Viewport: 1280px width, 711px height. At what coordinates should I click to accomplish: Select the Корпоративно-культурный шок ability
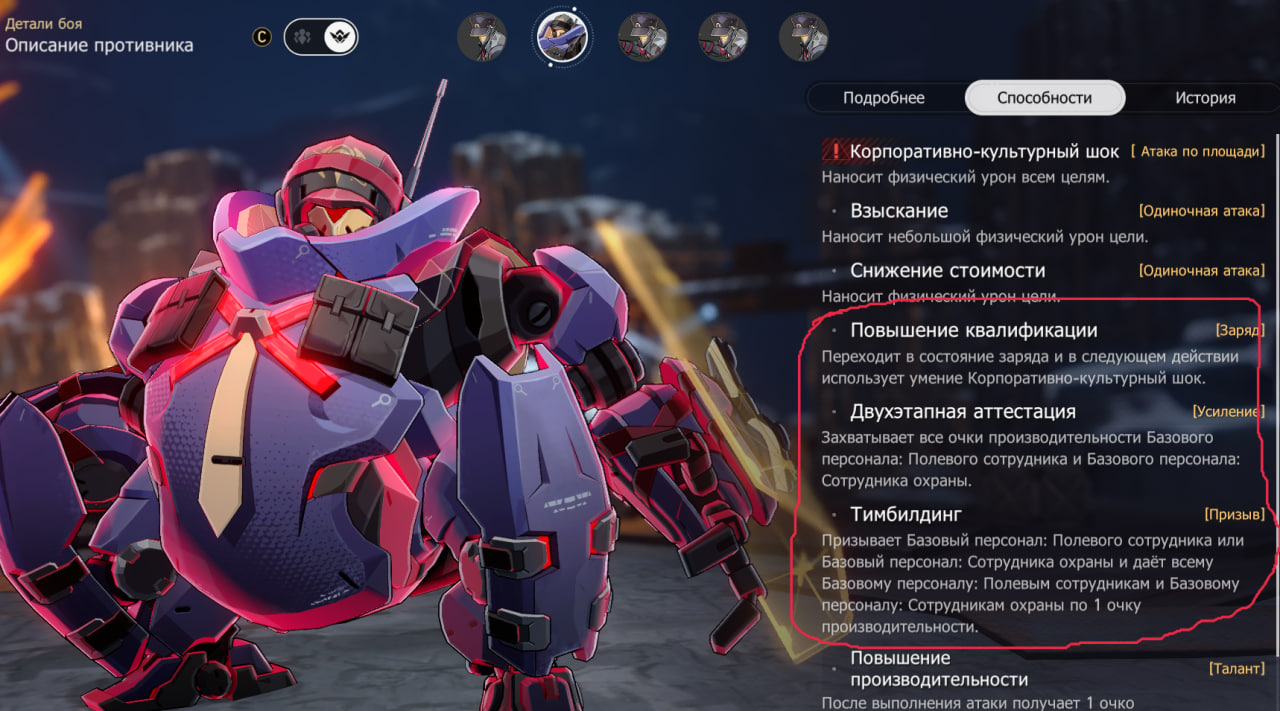[x=984, y=152]
